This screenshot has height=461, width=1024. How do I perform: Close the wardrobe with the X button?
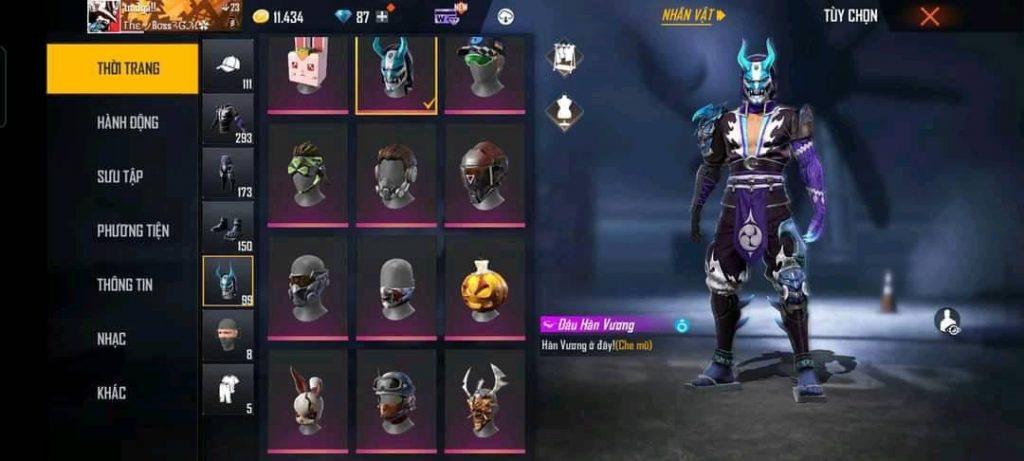[930, 16]
